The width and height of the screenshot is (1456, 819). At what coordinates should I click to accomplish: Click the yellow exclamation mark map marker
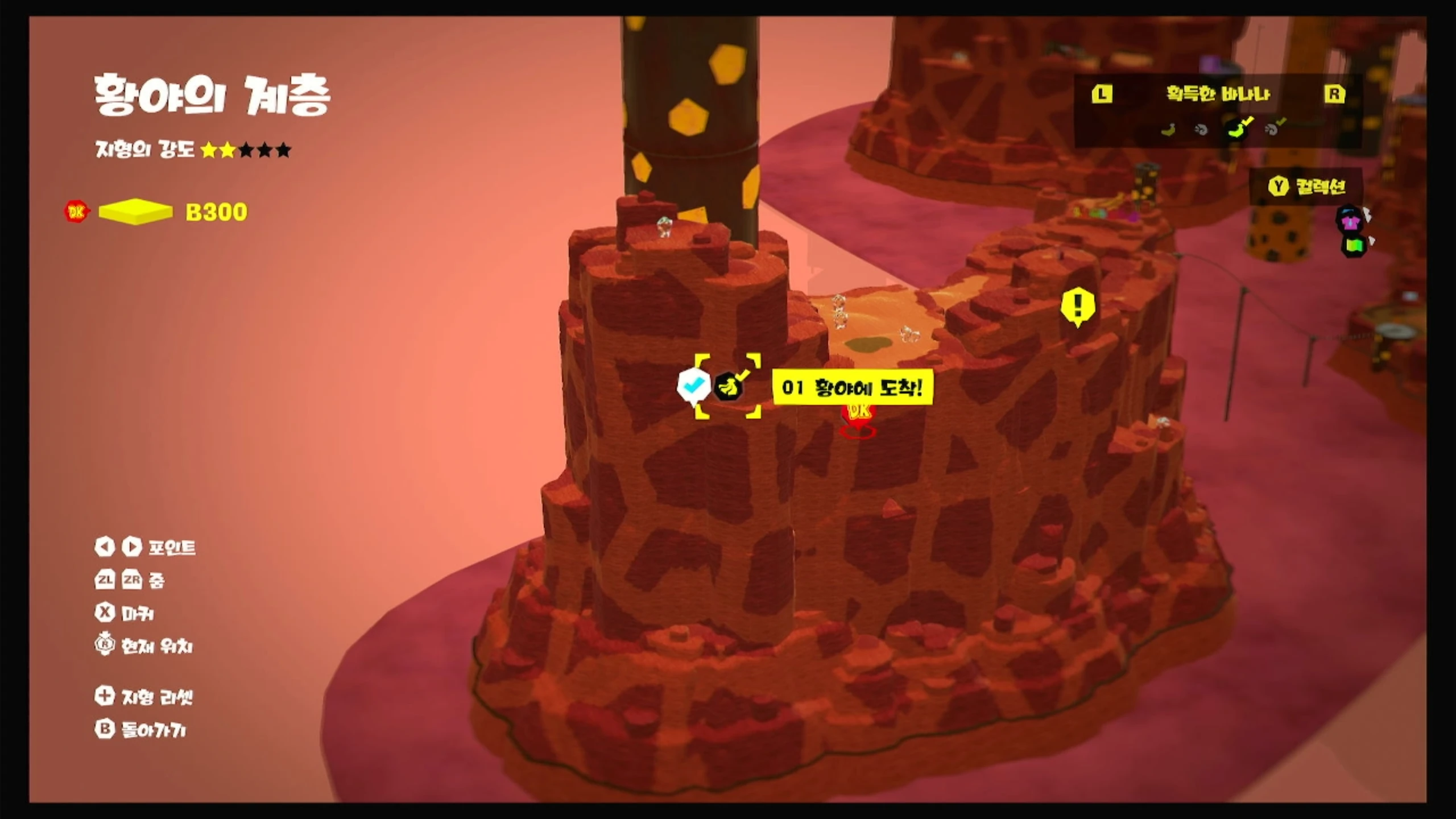pyautogui.click(x=1077, y=306)
